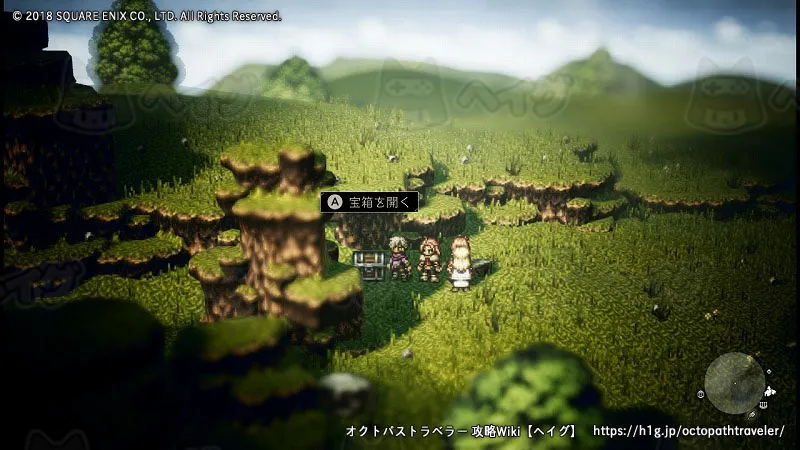Open the circular minimap
The height and width of the screenshot is (450, 800).
pyautogui.click(x=735, y=382)
